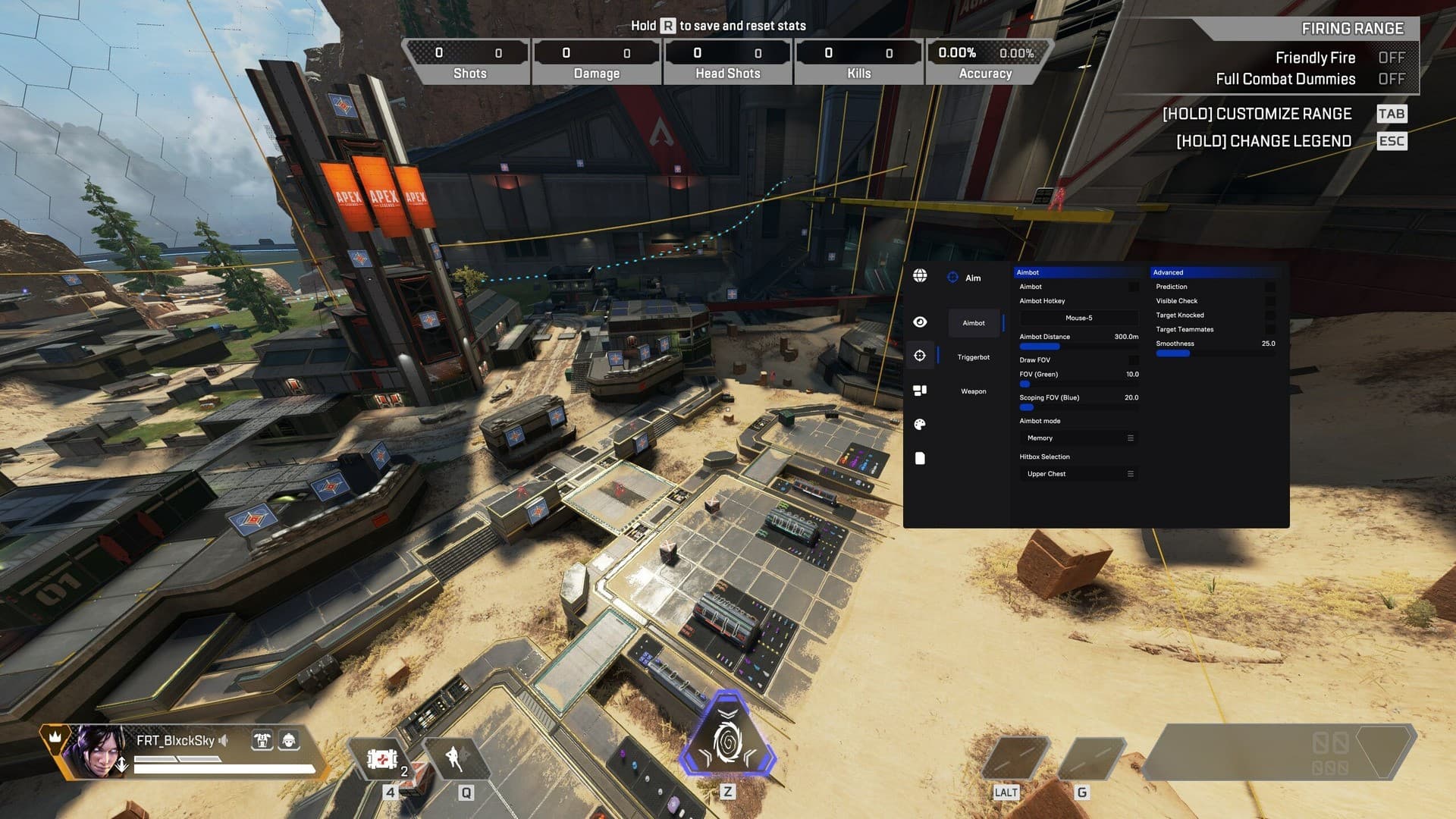Screen dimensions: 1456x819
Task: Toggle the Full Combat Dummies setting
Action: point(1391,79)
